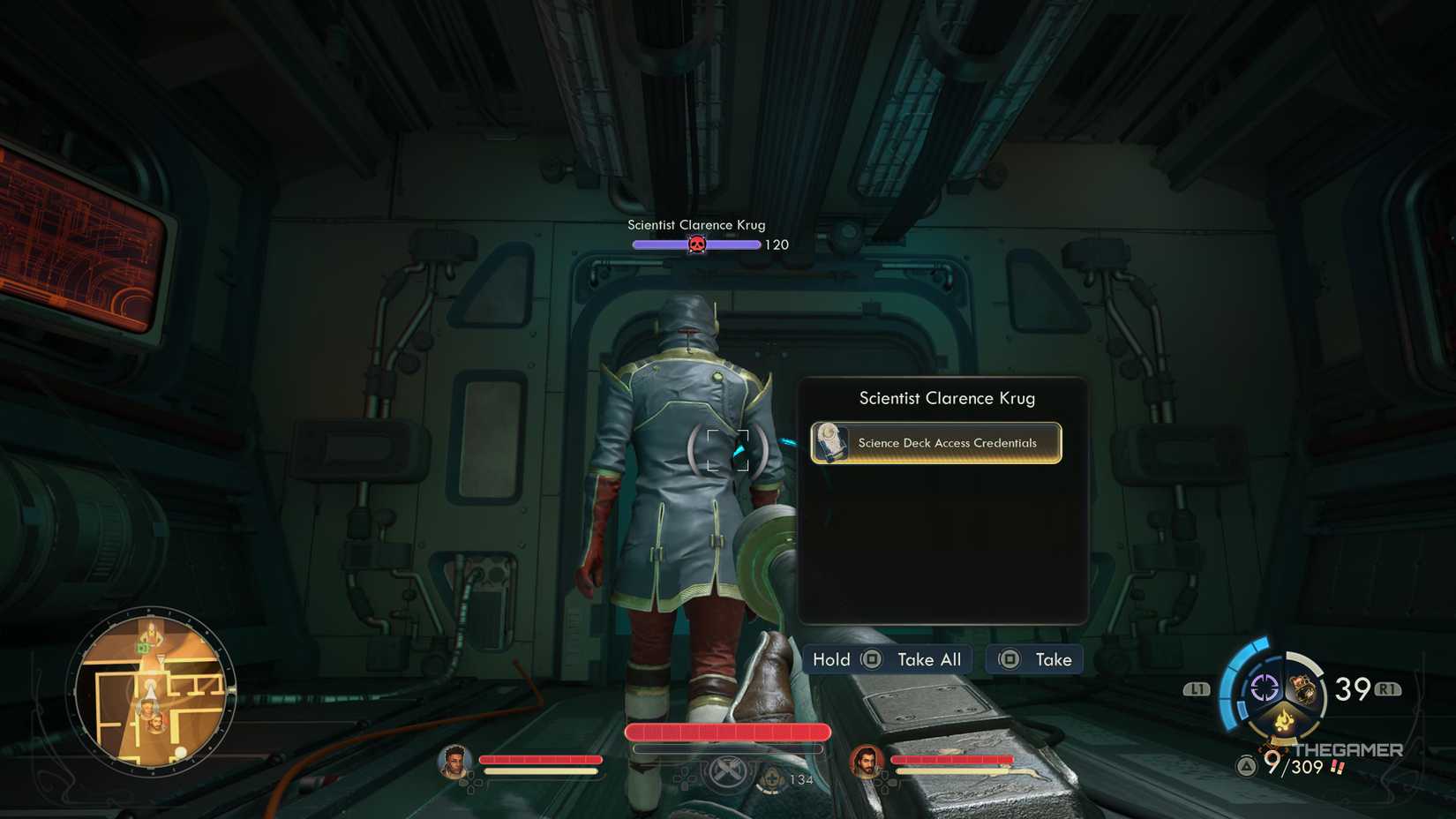Click the L1 prompt on the weapon HUD
The image size is (1456, 819).
(x=1197, y=691)
